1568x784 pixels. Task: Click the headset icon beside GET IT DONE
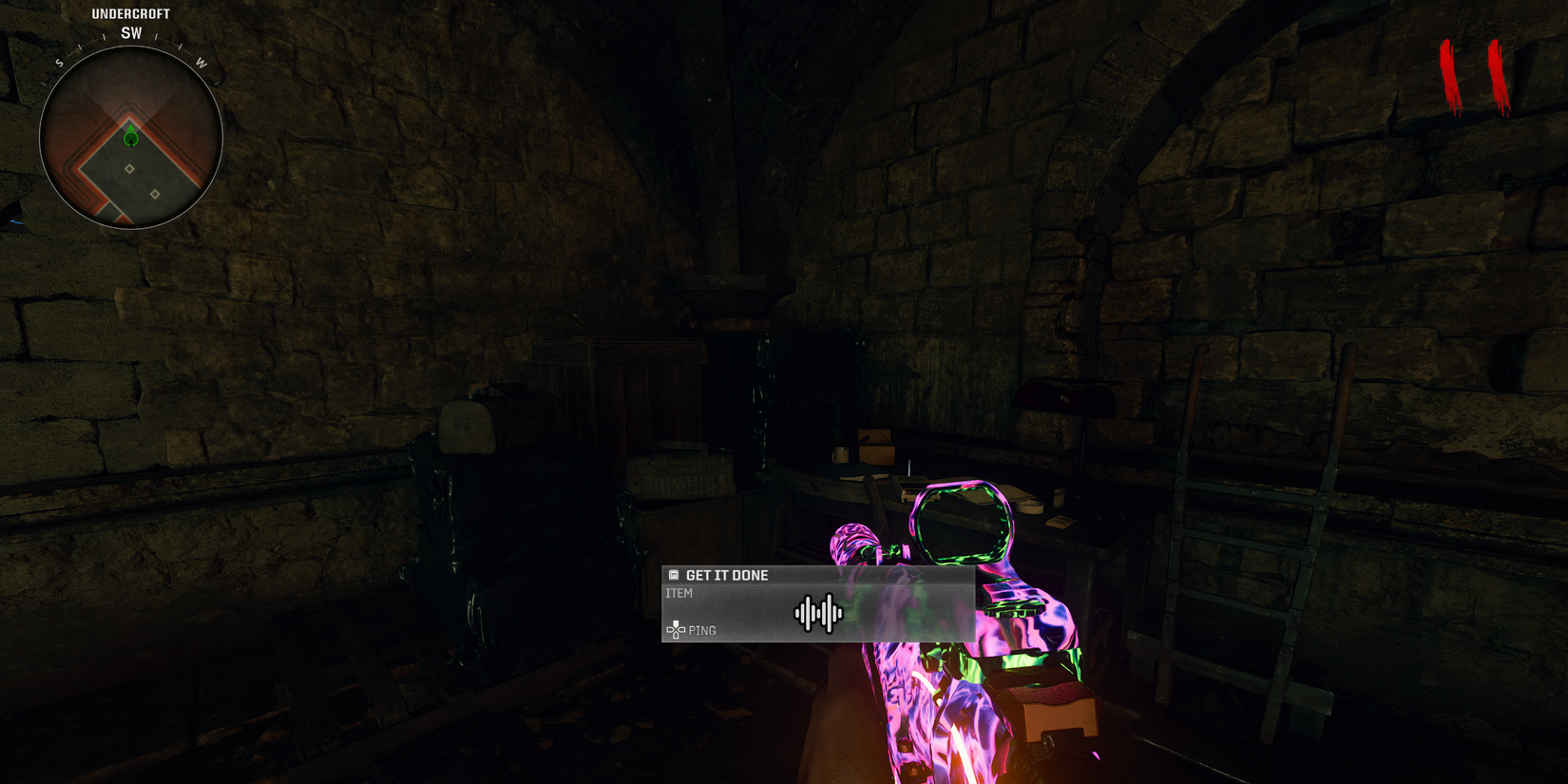[675, 575]
